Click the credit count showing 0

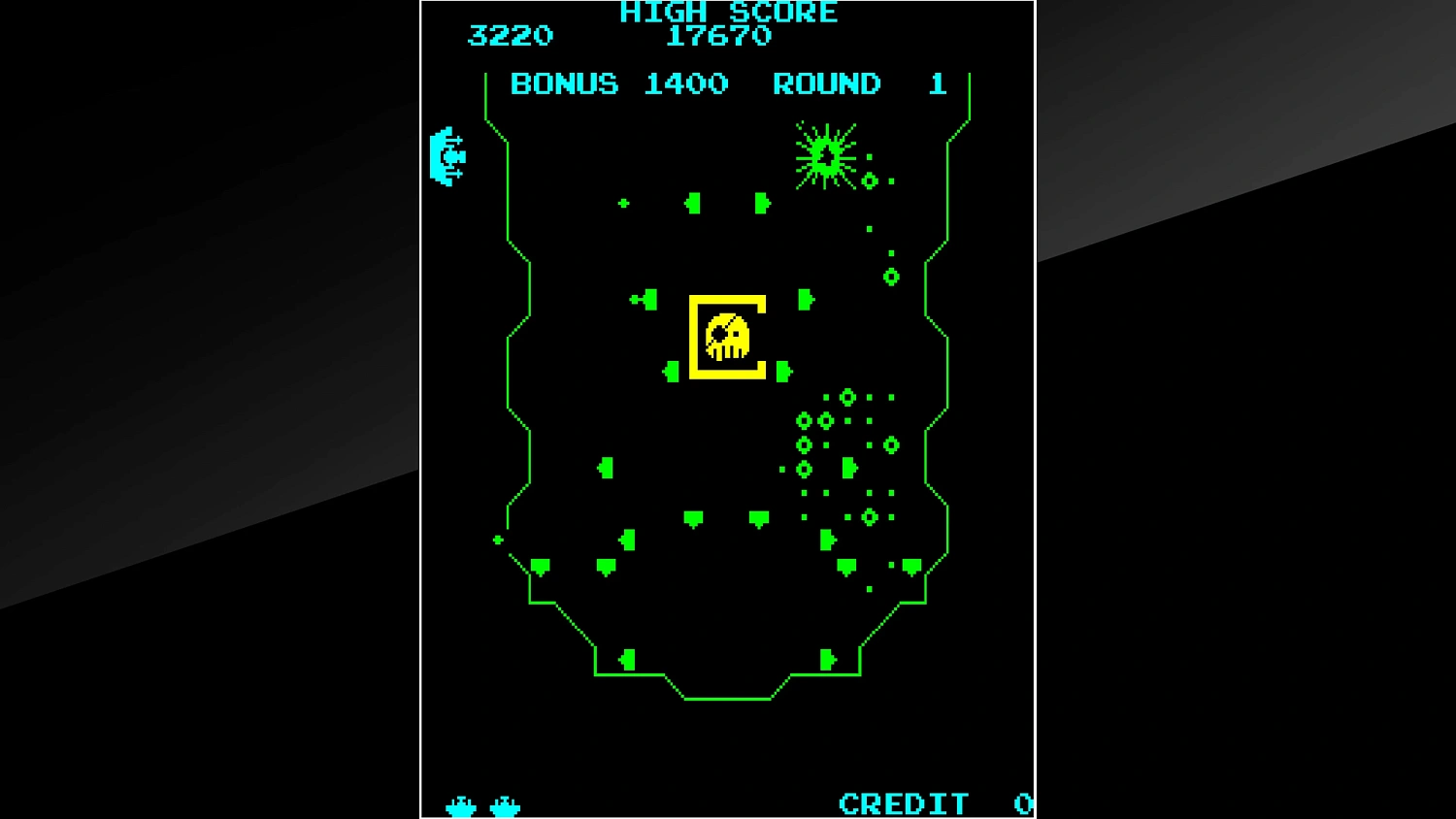pyautogui.click(x=1024, y=803)
